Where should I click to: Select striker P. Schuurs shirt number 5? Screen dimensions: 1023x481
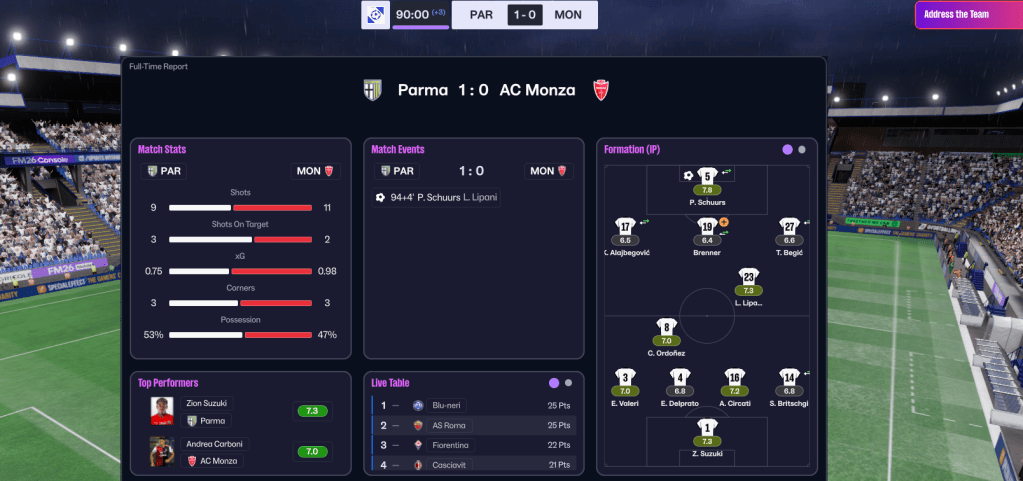pos(707,177)
